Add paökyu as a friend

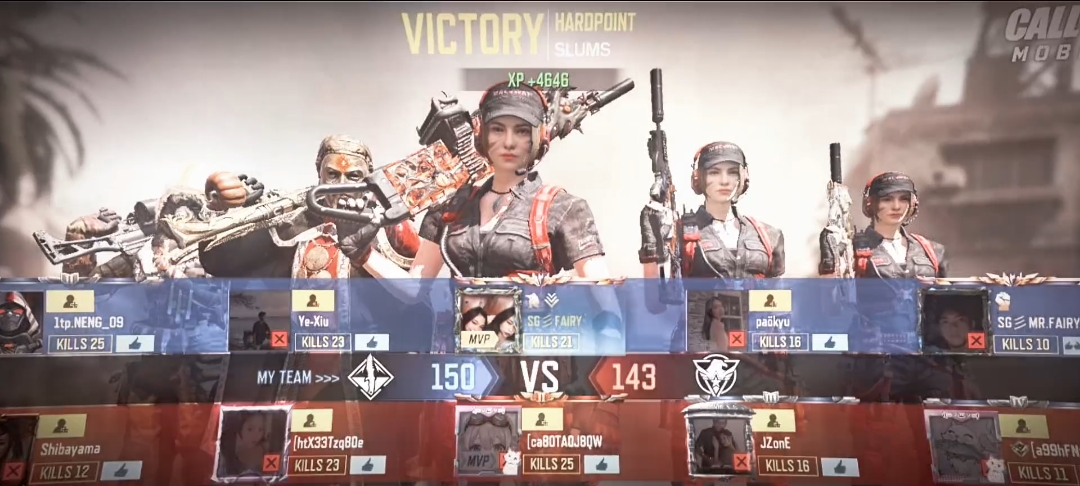click(x=769, y=301)
